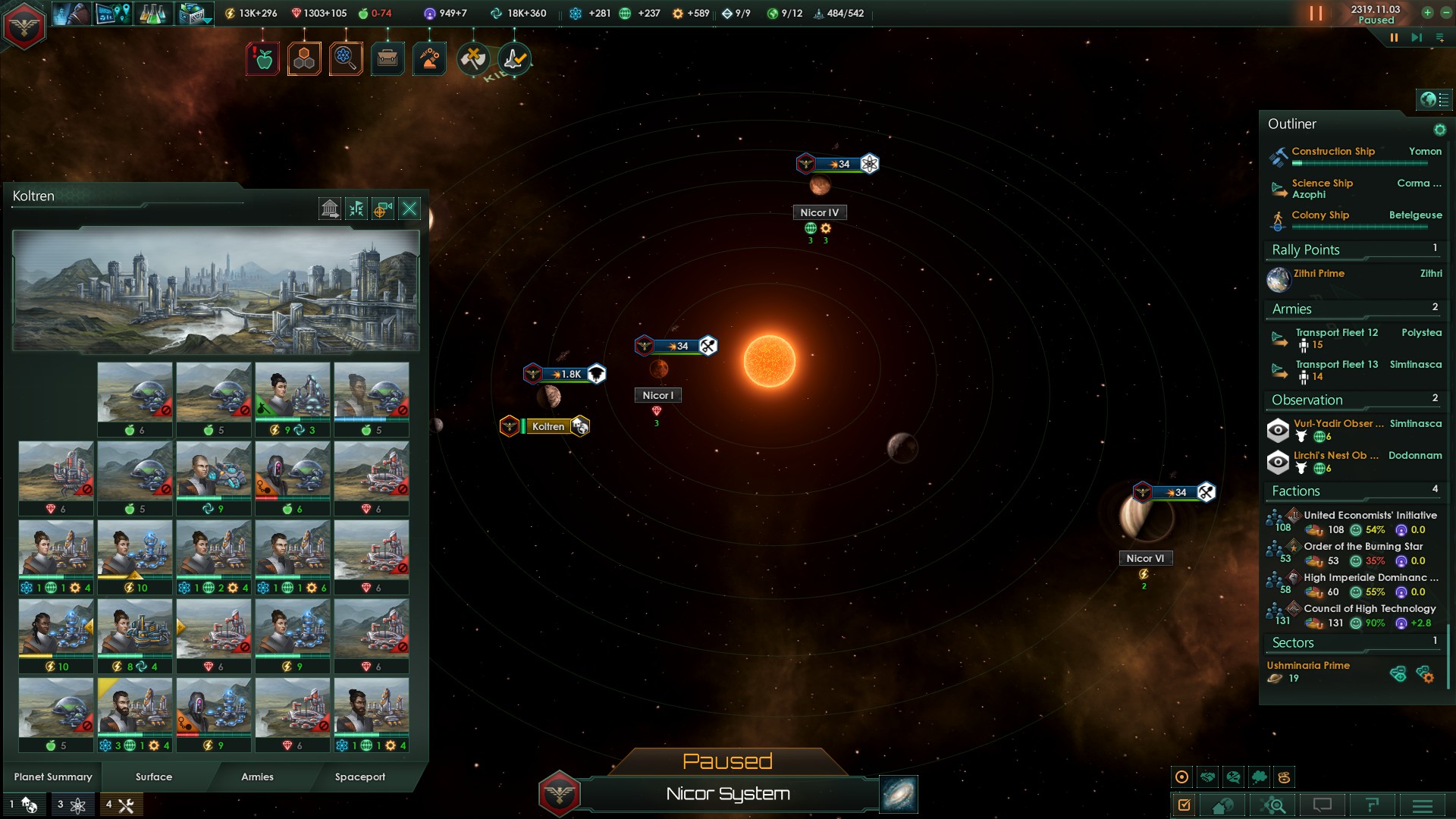Select control group 4 with wrench icon

click(x=121, y=805)
